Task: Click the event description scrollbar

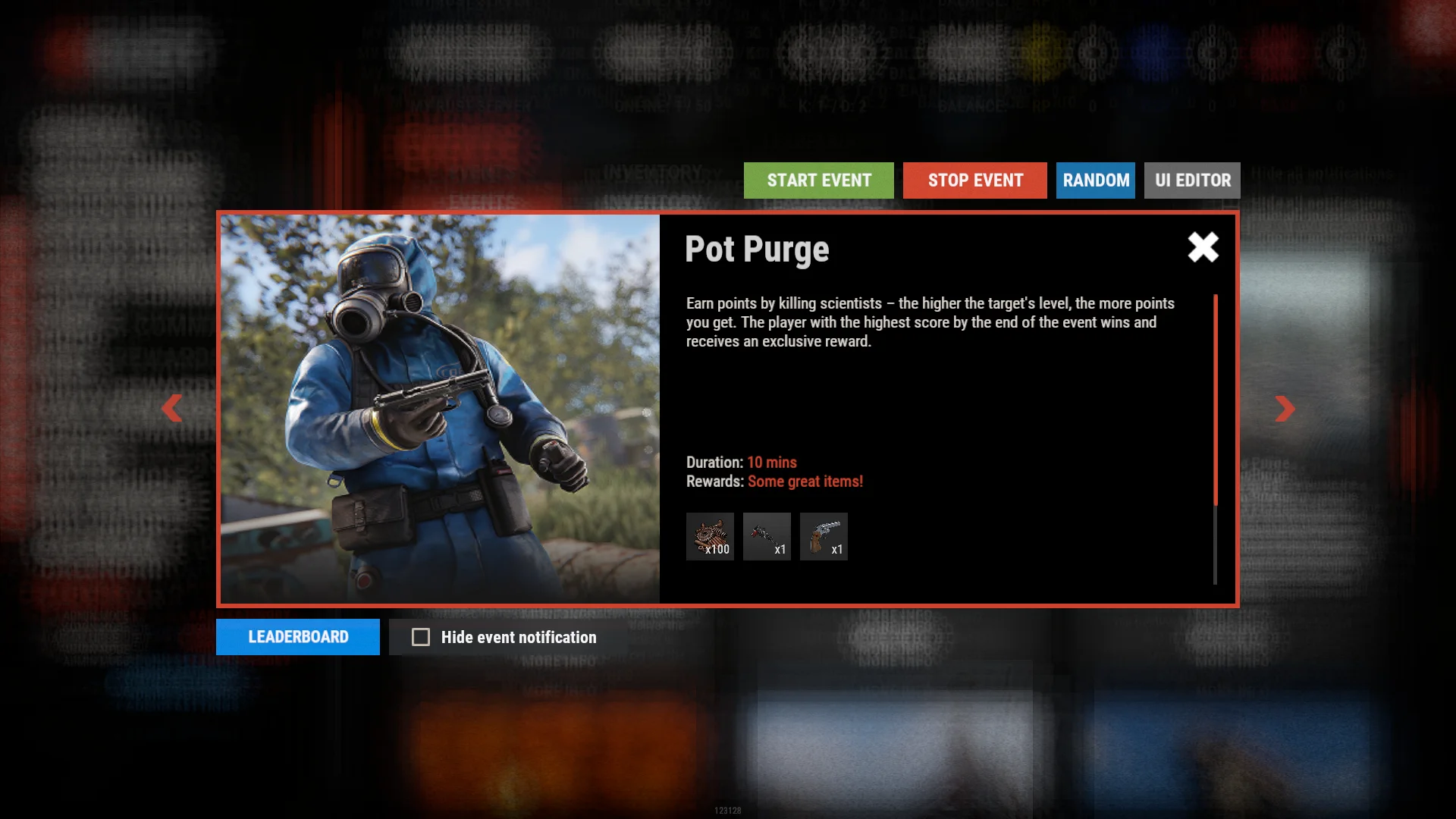Action: (x=1216, y=400)
